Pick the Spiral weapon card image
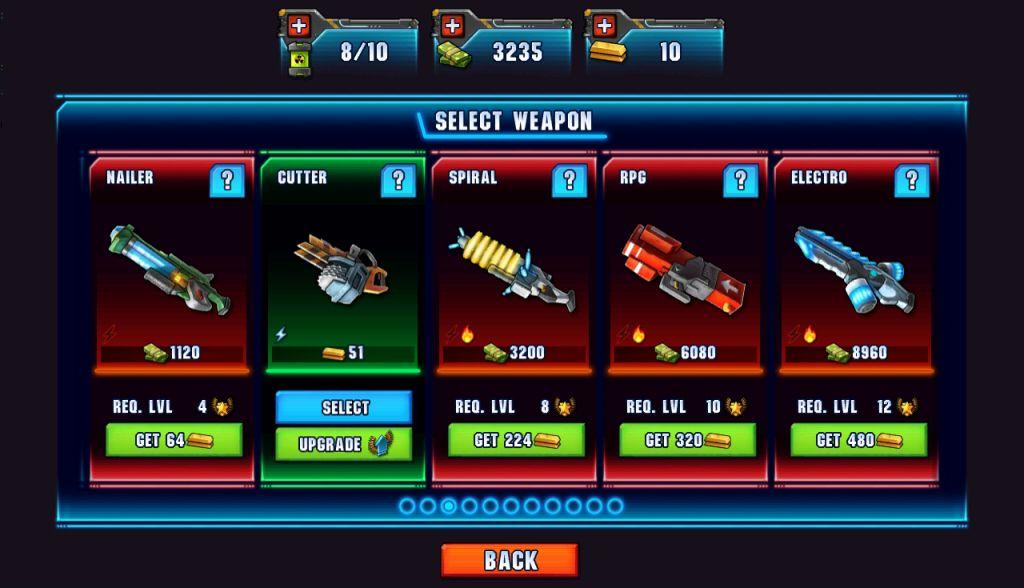 [x=511, y=268]
